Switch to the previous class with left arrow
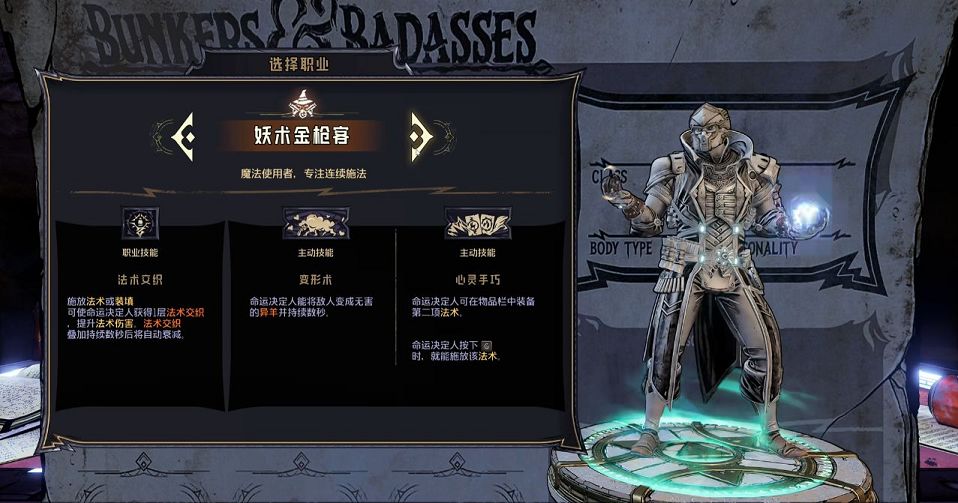The height and width of the screenshot is (503, 958). tap(181, 136)
